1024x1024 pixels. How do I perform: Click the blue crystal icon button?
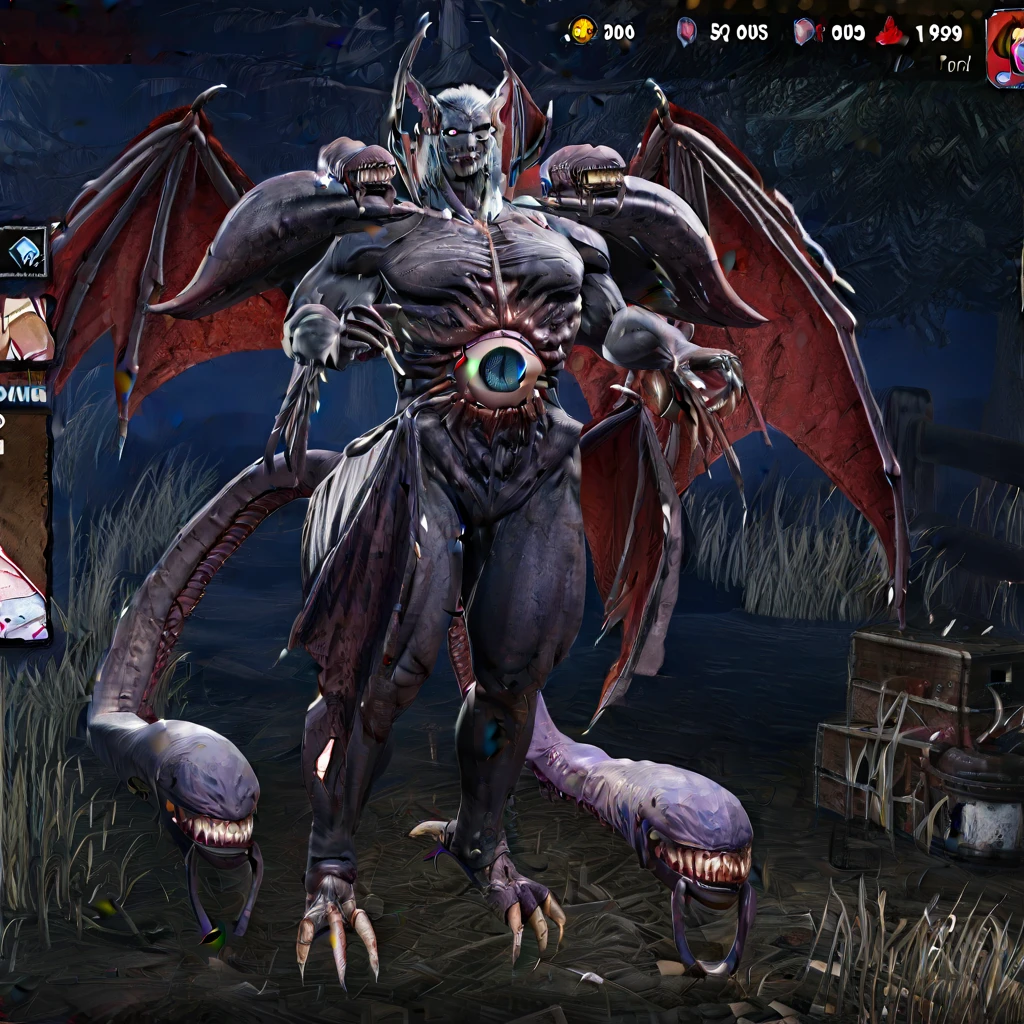pyautogui.click(x=23, y=252)
